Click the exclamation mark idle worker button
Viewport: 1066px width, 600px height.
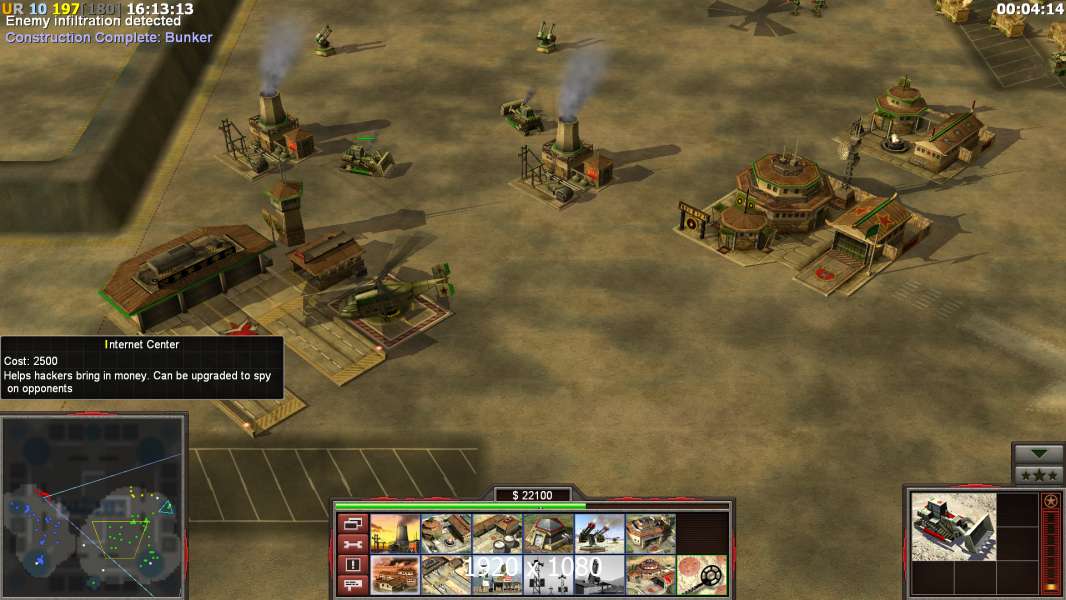[x=352, y=565]
